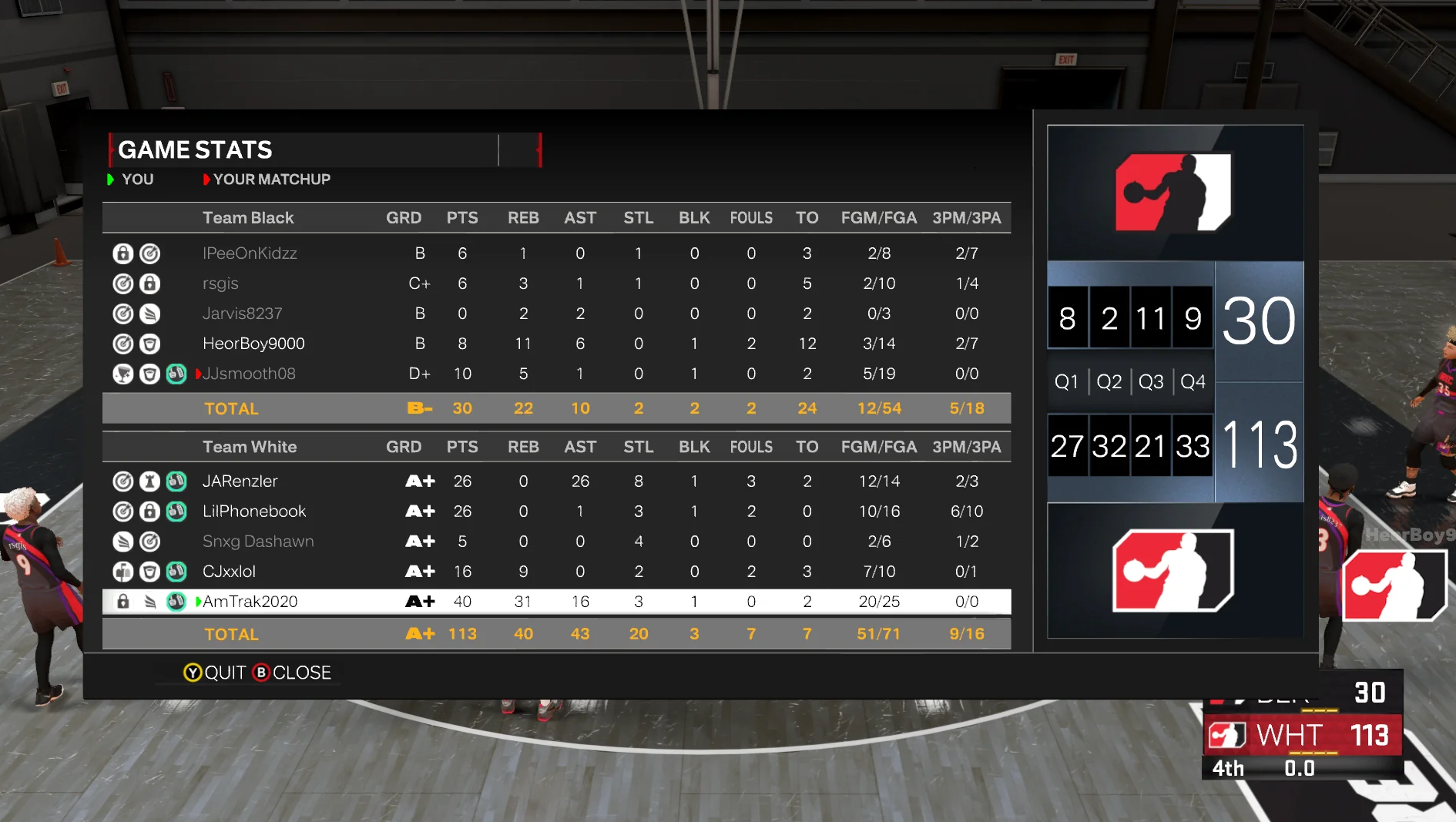Click the wing badge next to Jarvis8237
The width and height of the screenshot is (1456, 822).
[x=150, y=314]
